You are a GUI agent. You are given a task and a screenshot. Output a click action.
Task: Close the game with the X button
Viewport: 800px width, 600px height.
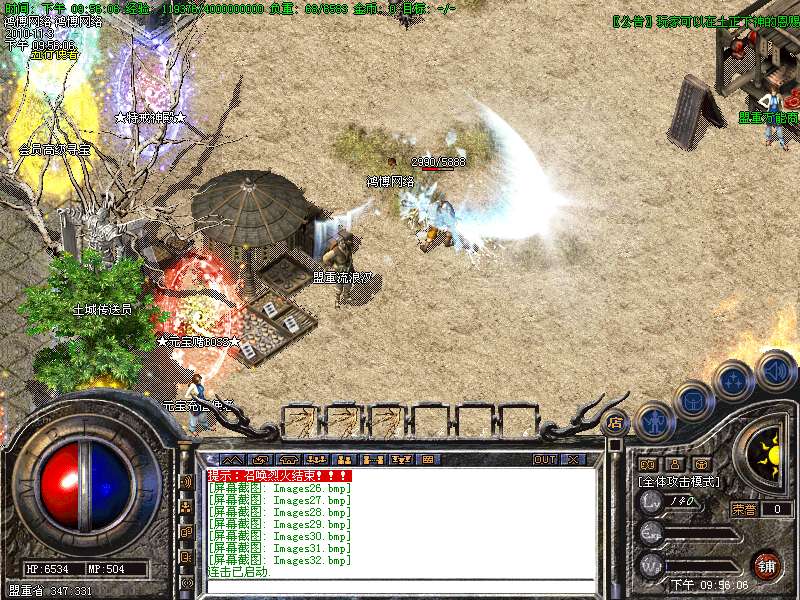tap(573, 459)
